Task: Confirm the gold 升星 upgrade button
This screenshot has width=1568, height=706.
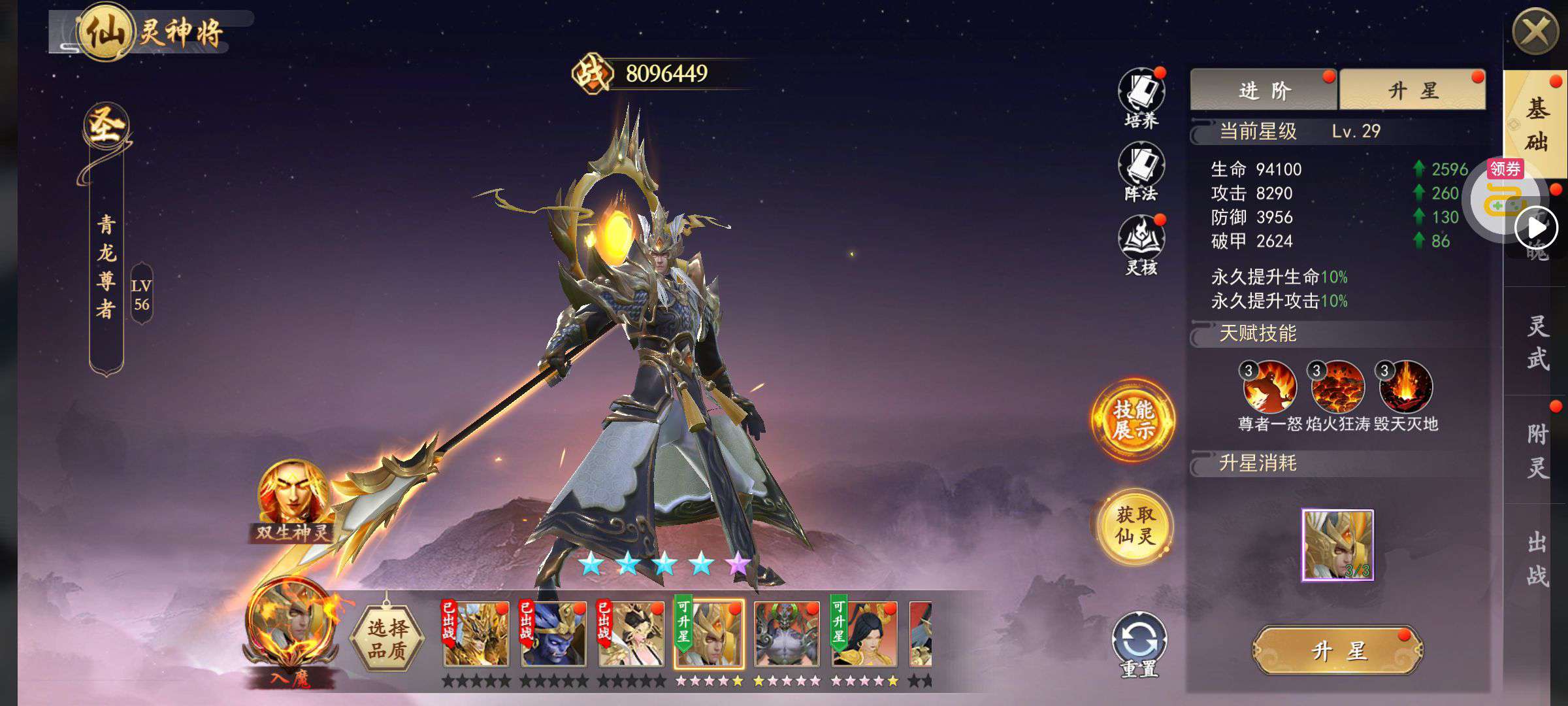Action: point(1337,650)
